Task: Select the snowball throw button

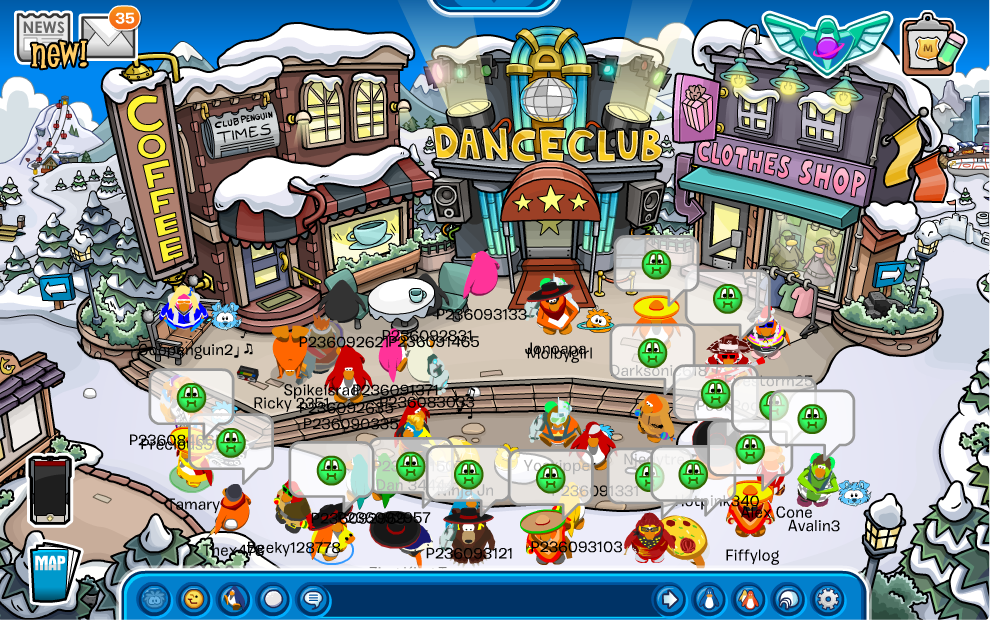Action: tap(272, 599)
